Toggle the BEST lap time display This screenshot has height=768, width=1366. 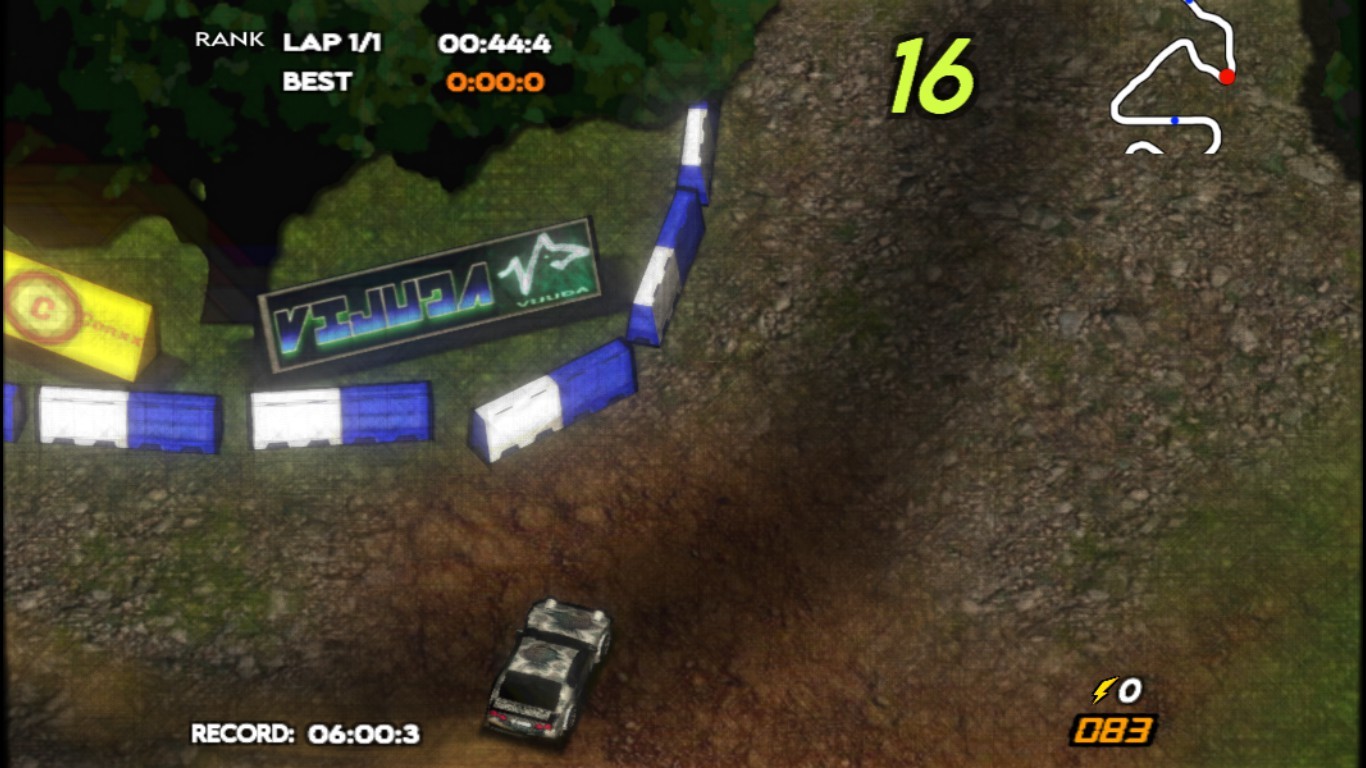tap(317, 83)
